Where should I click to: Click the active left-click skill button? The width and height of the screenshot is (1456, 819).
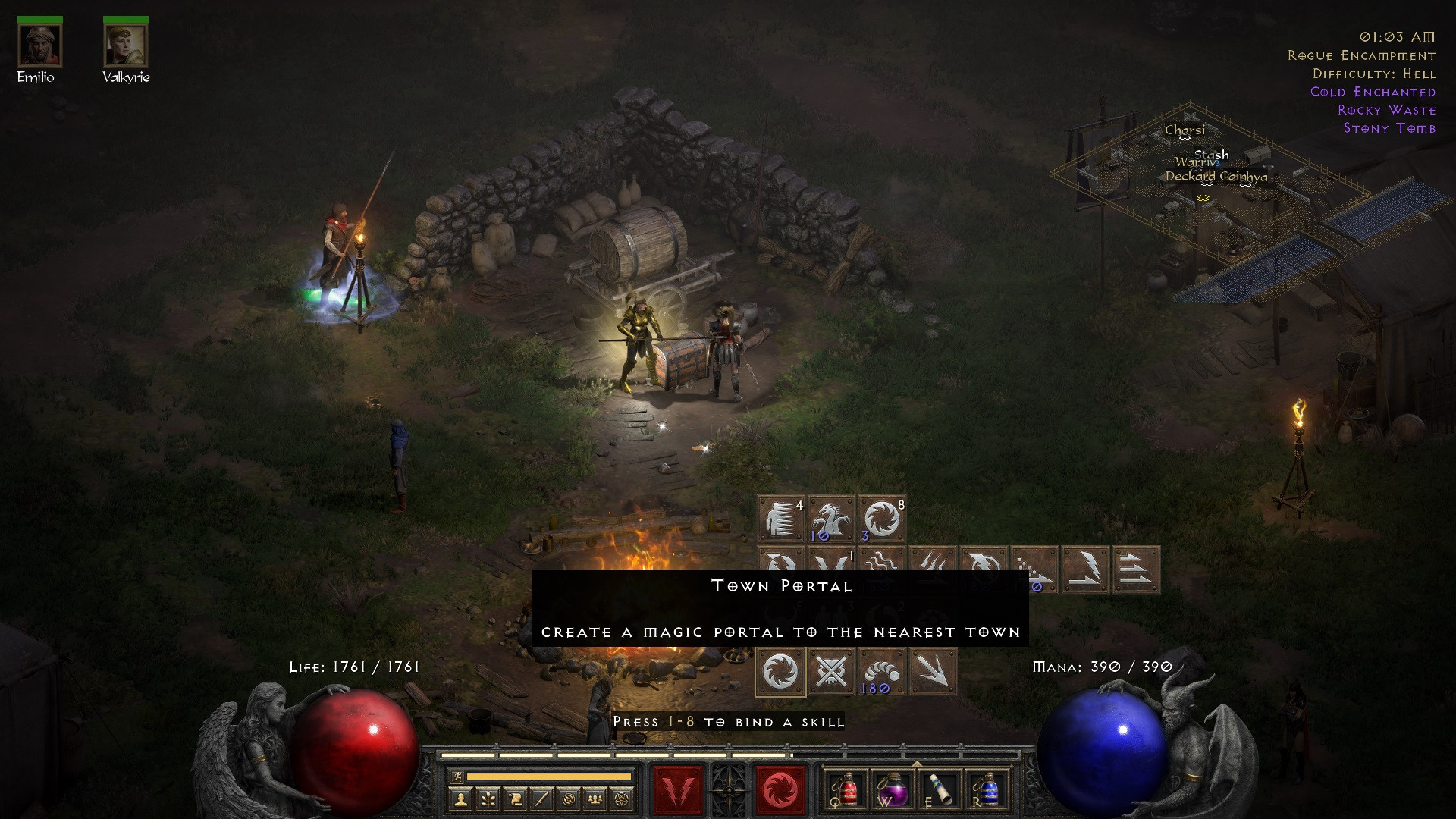coord(679,788)
